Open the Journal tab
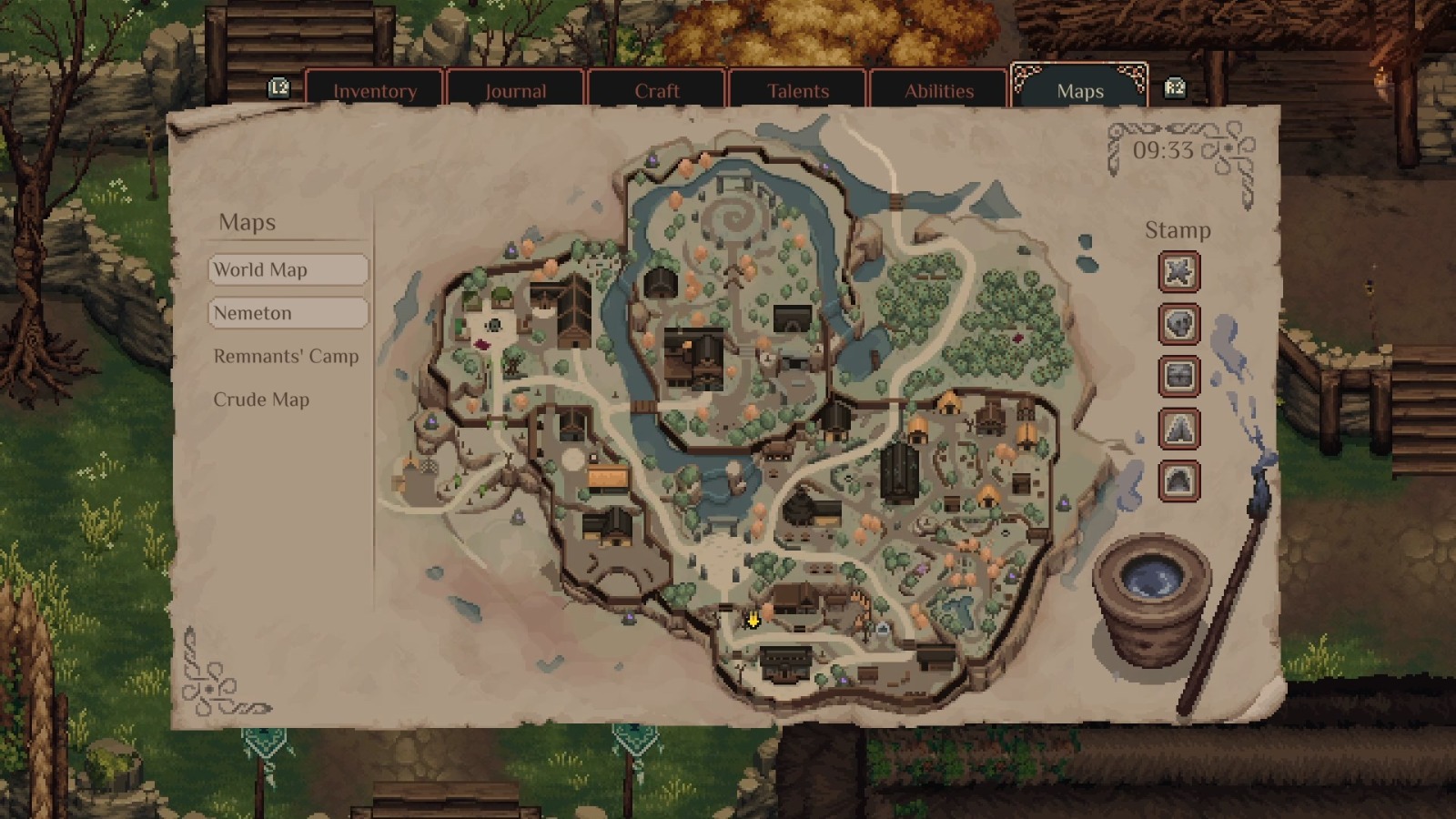Viewport: 1456px width, 819px height. pyautogui.click(x=516, y=90)
